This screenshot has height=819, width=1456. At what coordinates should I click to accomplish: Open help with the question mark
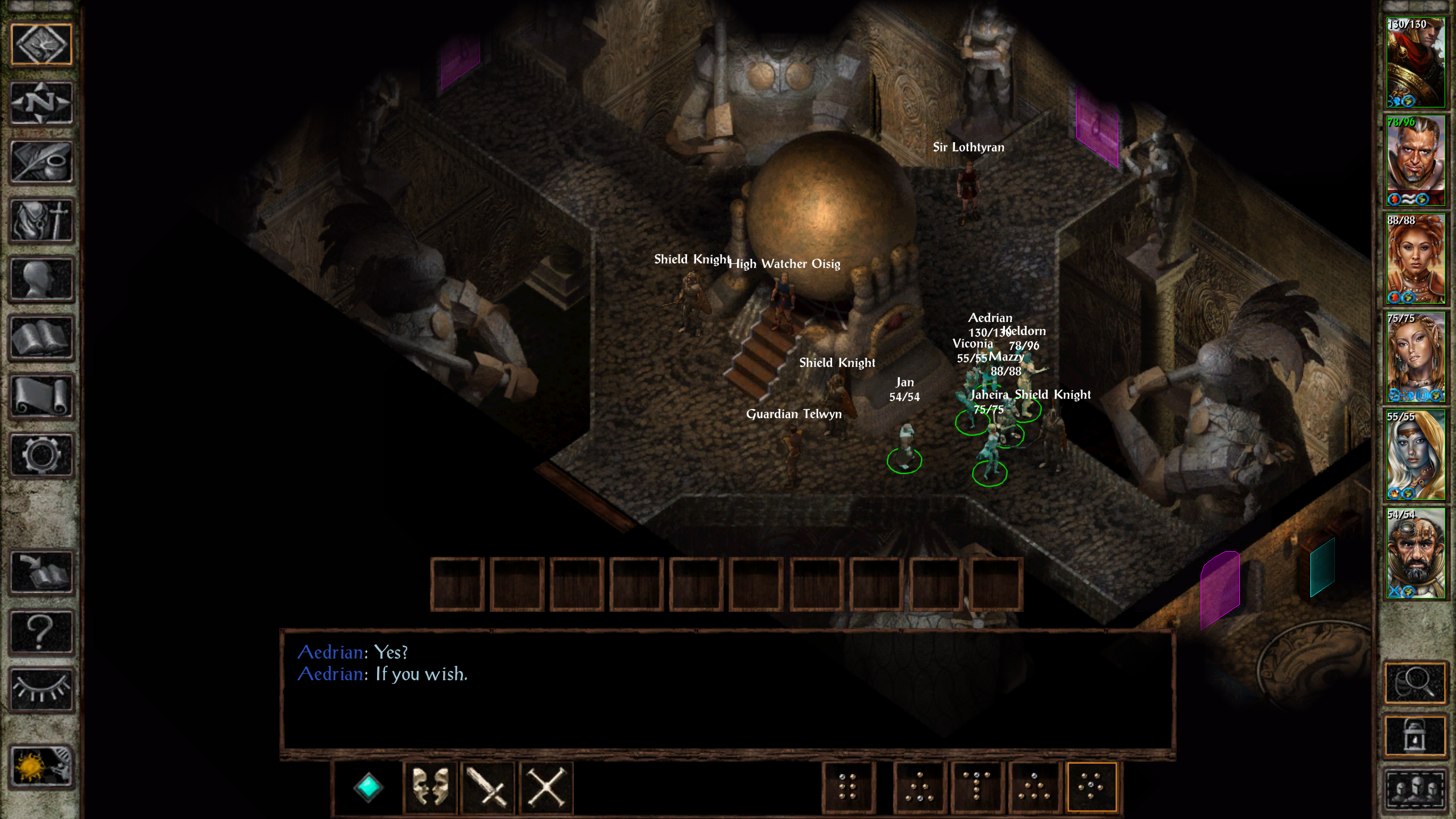(x=42, y=631)
